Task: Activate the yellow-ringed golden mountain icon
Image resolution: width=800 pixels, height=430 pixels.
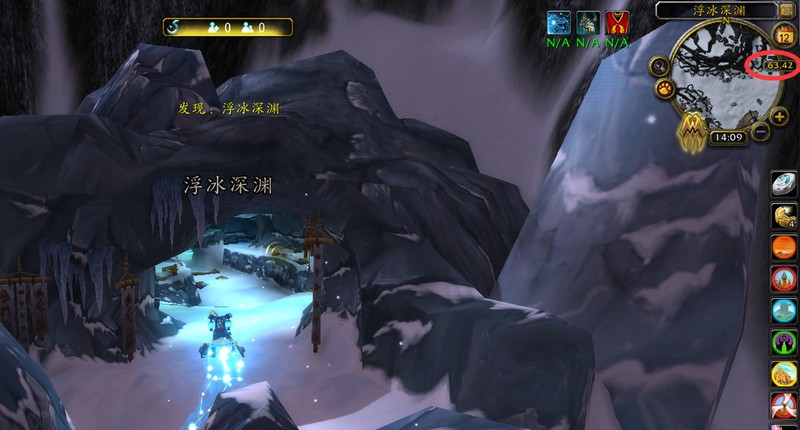Action: coord(784,374)
